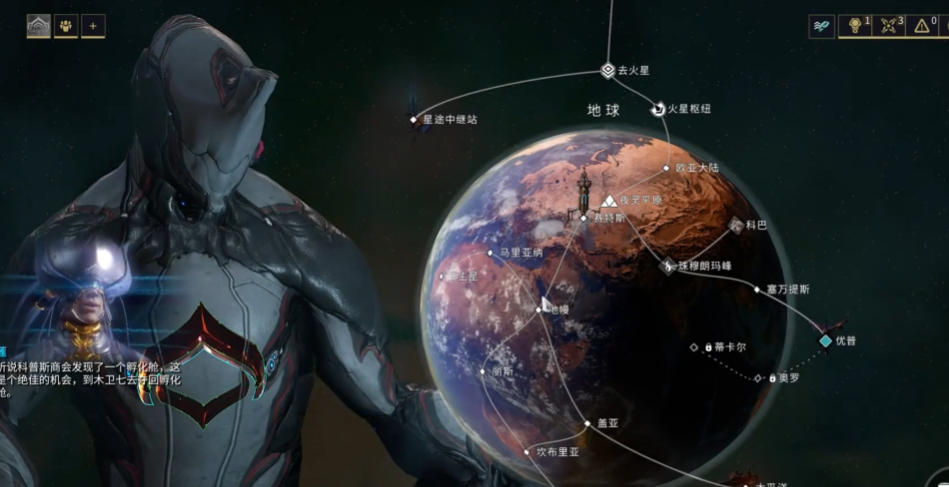Image resolution: width=949 pixels, height=487 pixels.
Task: Select the 欧亚大陆 mission node
Action: pyautogui.click(x=668, y=168)
